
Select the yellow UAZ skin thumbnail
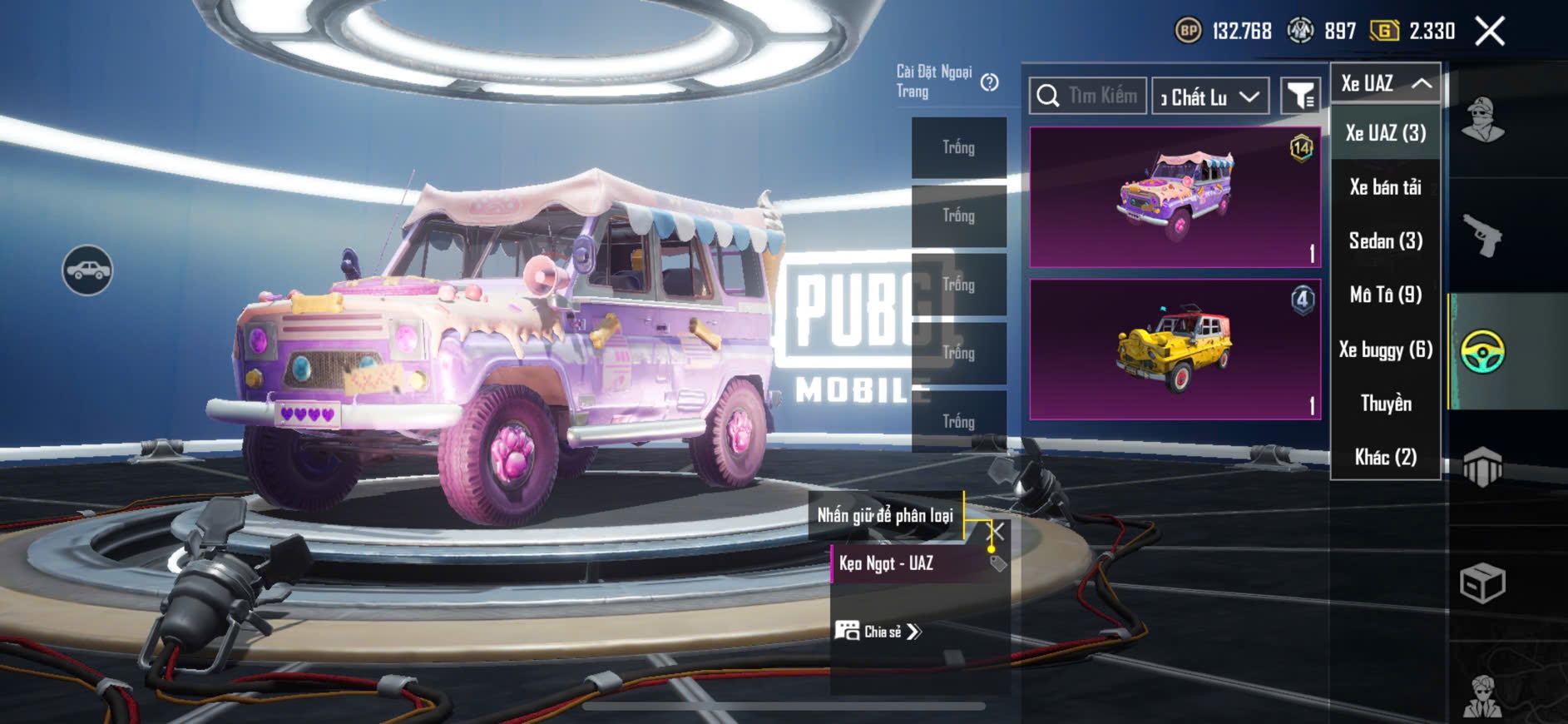pos(1175,350)
